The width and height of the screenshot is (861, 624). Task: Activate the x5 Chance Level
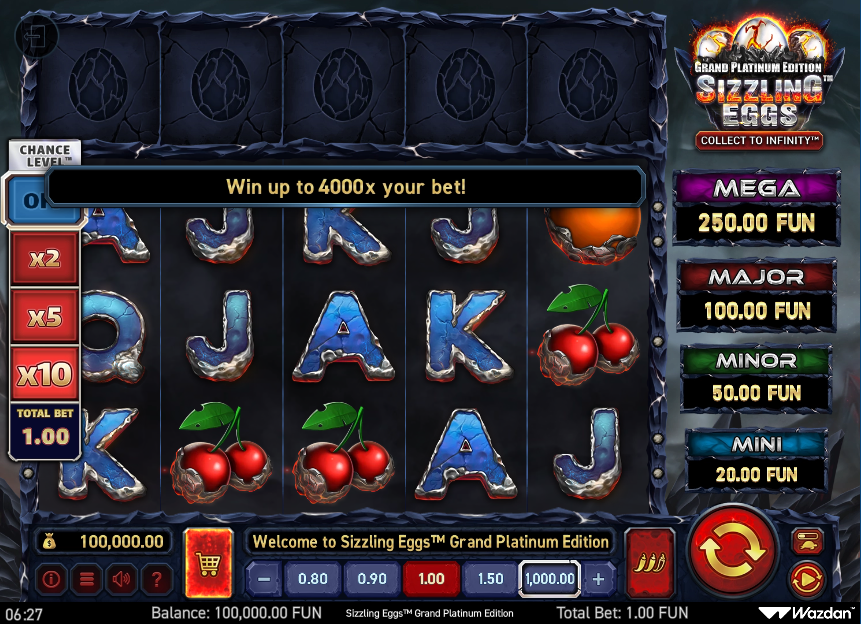click(45, 317)
